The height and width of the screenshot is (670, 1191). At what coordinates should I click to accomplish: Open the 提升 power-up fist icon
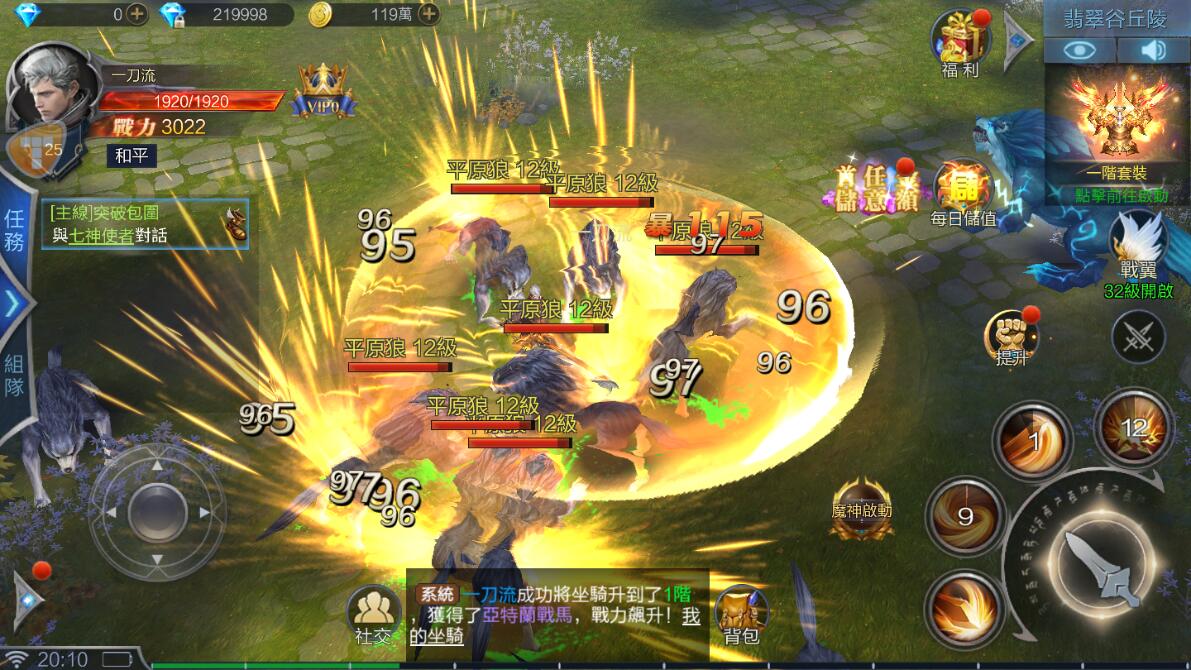point(1010,335)
